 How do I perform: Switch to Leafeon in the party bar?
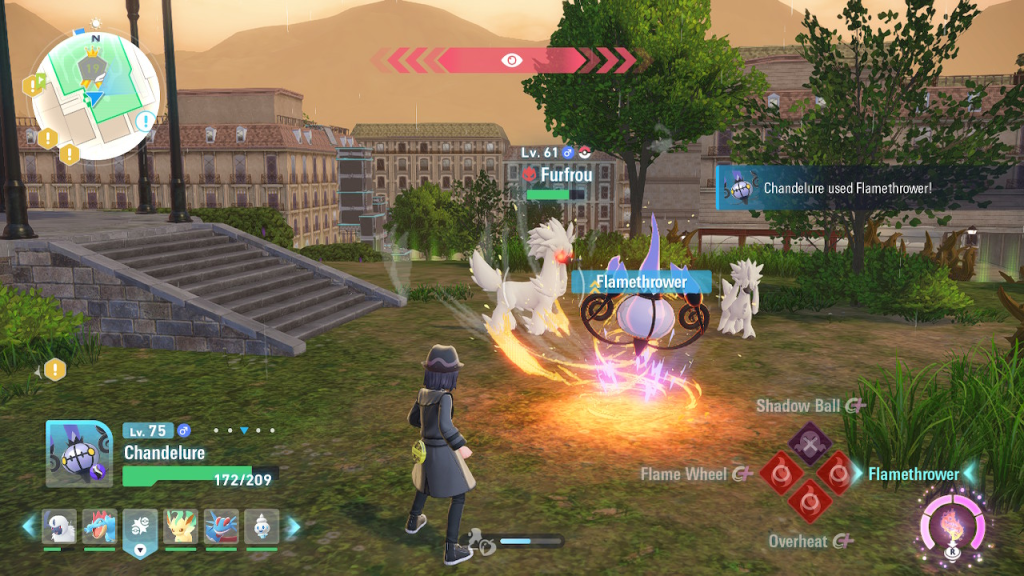[x=180, y=526]
